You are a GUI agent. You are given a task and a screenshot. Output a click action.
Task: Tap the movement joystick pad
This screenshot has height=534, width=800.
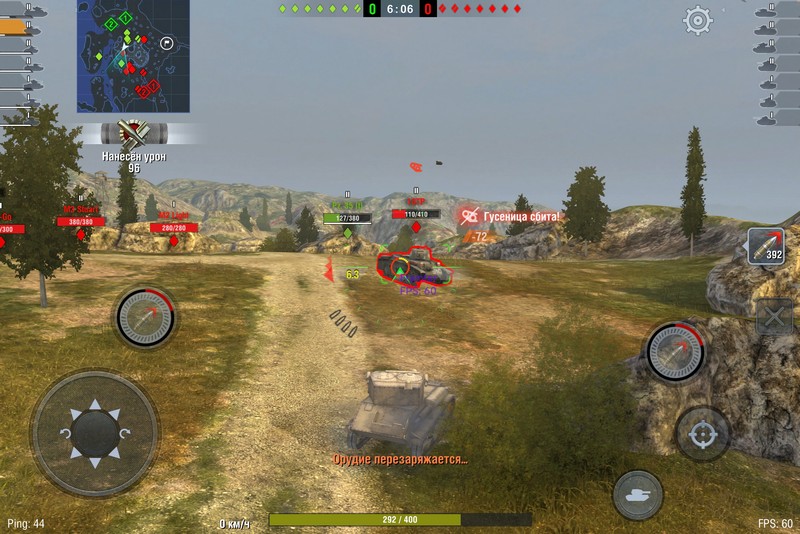(x=95, y=433)
